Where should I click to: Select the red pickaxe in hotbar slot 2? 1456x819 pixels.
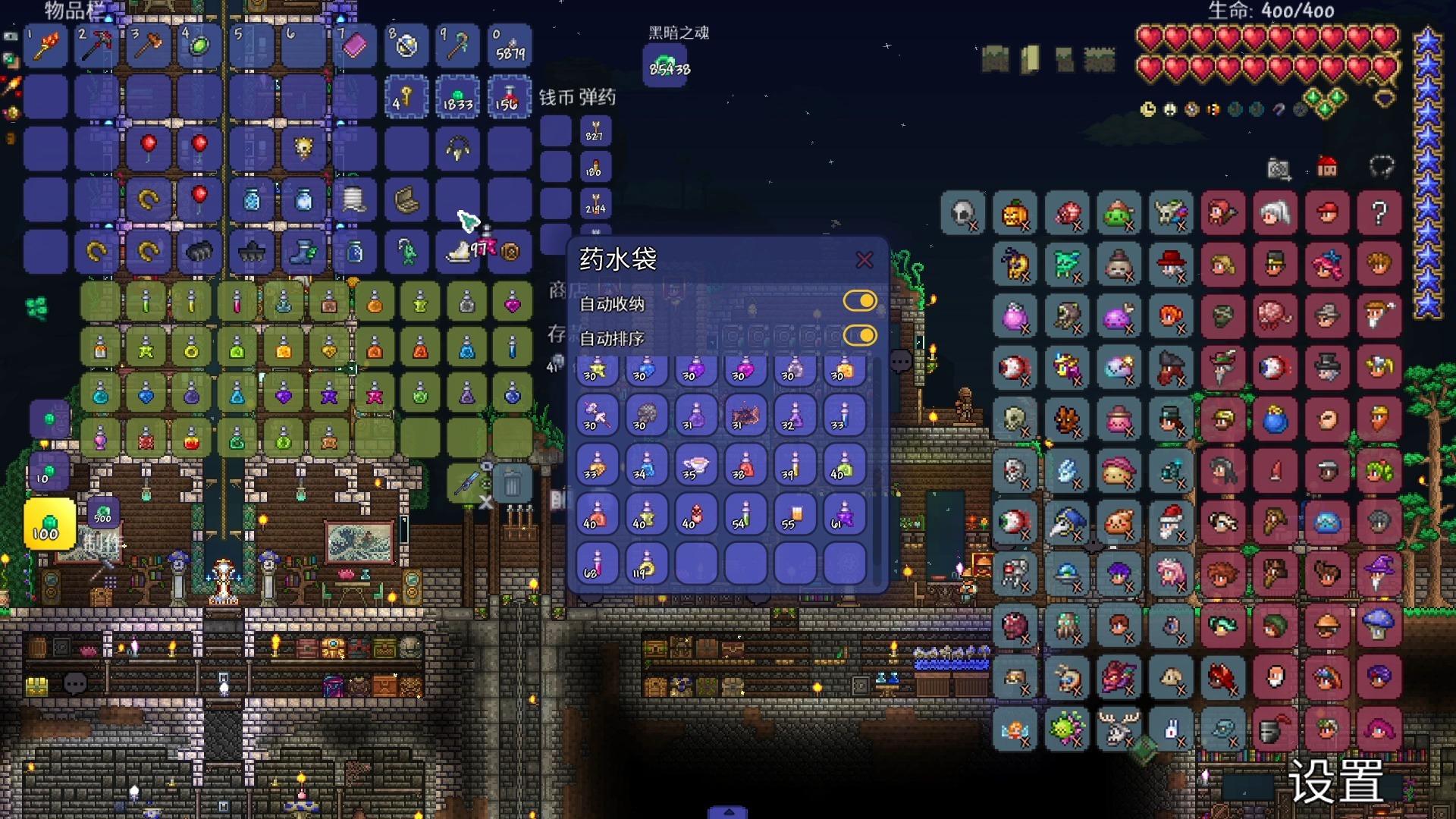click(96, 46)
